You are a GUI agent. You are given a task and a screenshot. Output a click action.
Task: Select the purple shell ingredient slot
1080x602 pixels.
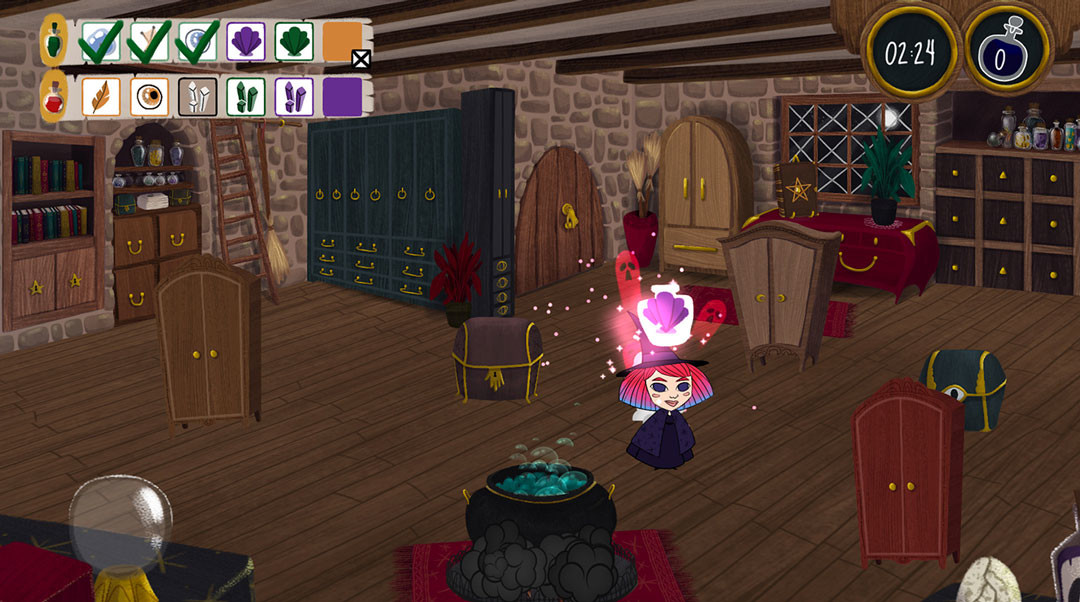tap(246, 41)
